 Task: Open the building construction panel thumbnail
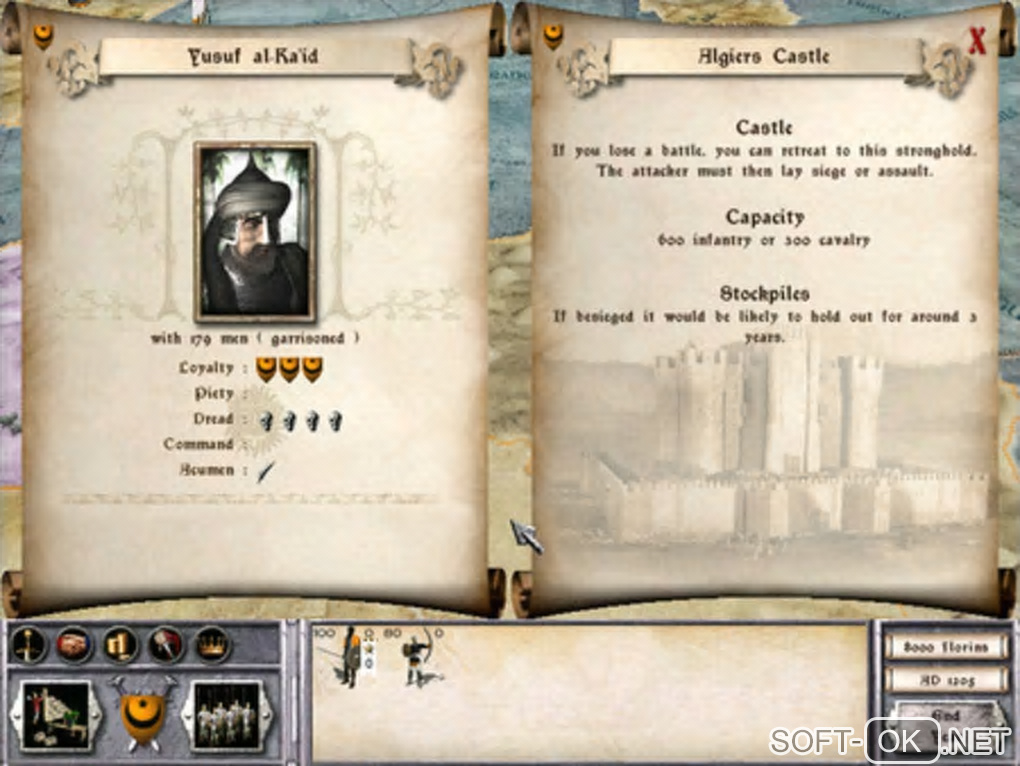tap(56, 714)
